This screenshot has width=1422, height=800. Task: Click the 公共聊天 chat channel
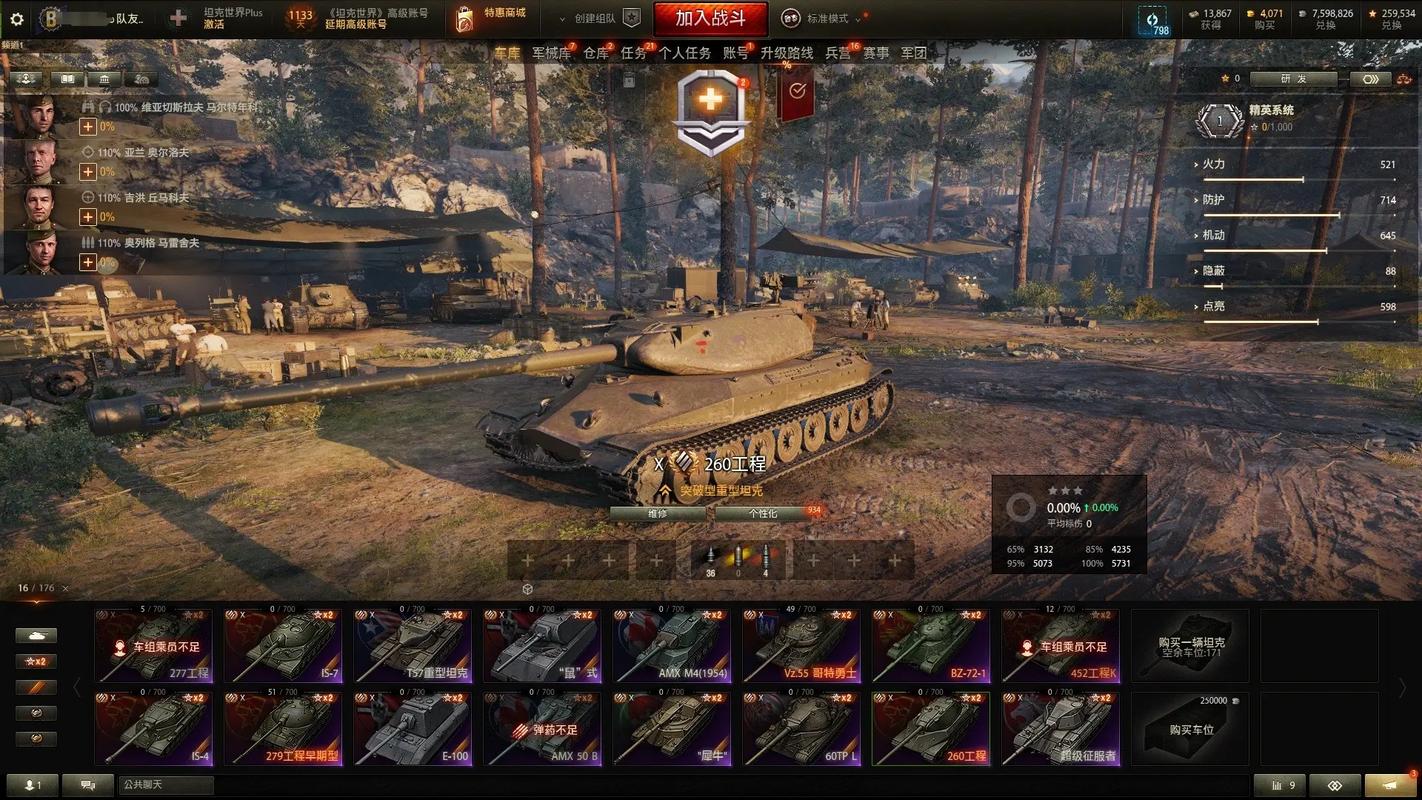165,785
